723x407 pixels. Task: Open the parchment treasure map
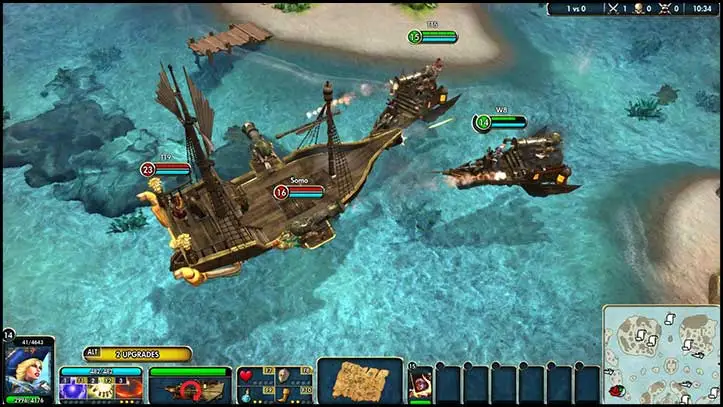click(x=360, y=381)
